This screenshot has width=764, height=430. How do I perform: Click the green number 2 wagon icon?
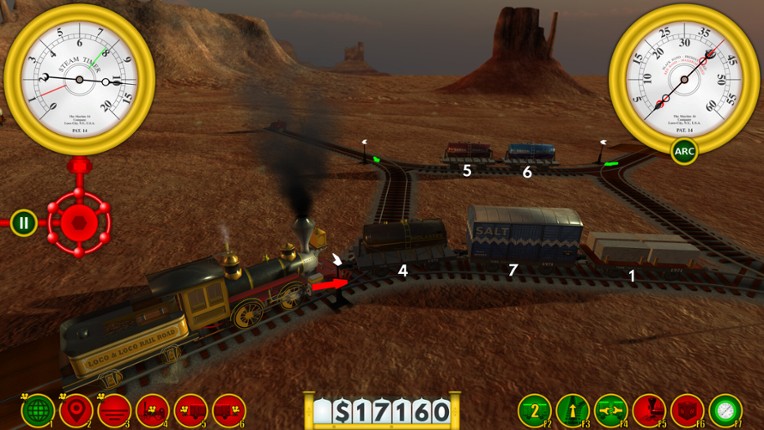coord(535,410)
